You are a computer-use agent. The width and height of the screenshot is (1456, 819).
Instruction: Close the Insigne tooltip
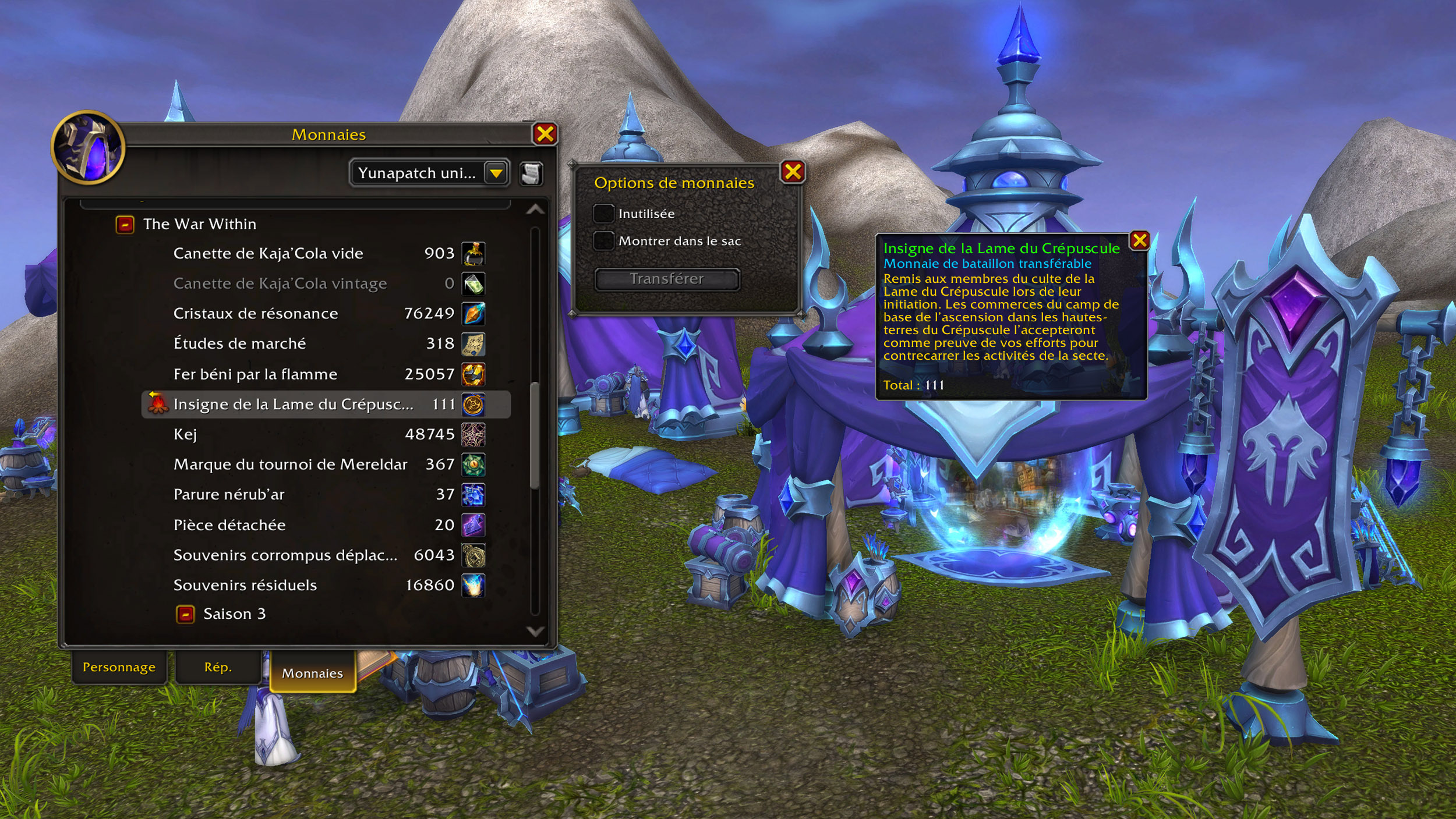(x=1139, y=240)
